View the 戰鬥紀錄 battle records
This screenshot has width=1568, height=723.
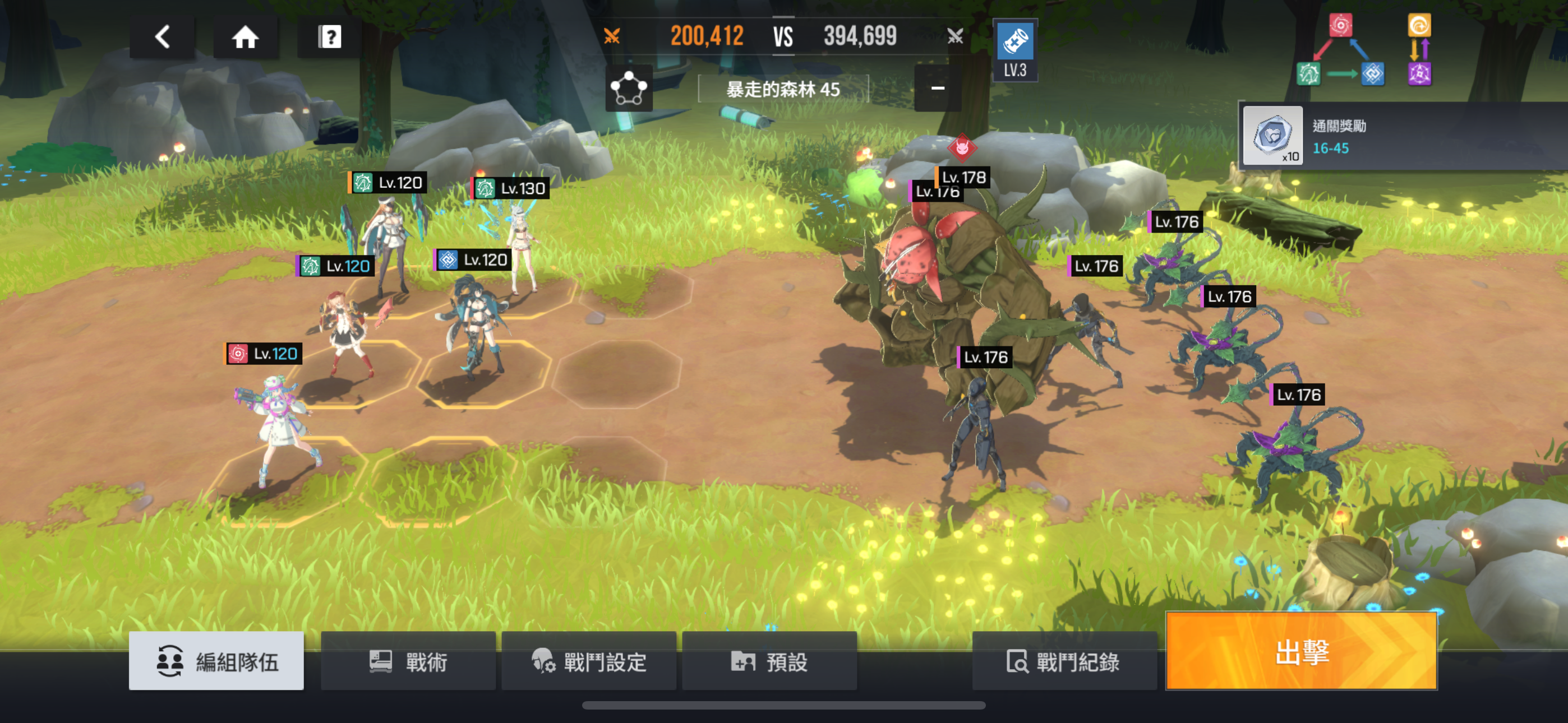(1063, 661)
